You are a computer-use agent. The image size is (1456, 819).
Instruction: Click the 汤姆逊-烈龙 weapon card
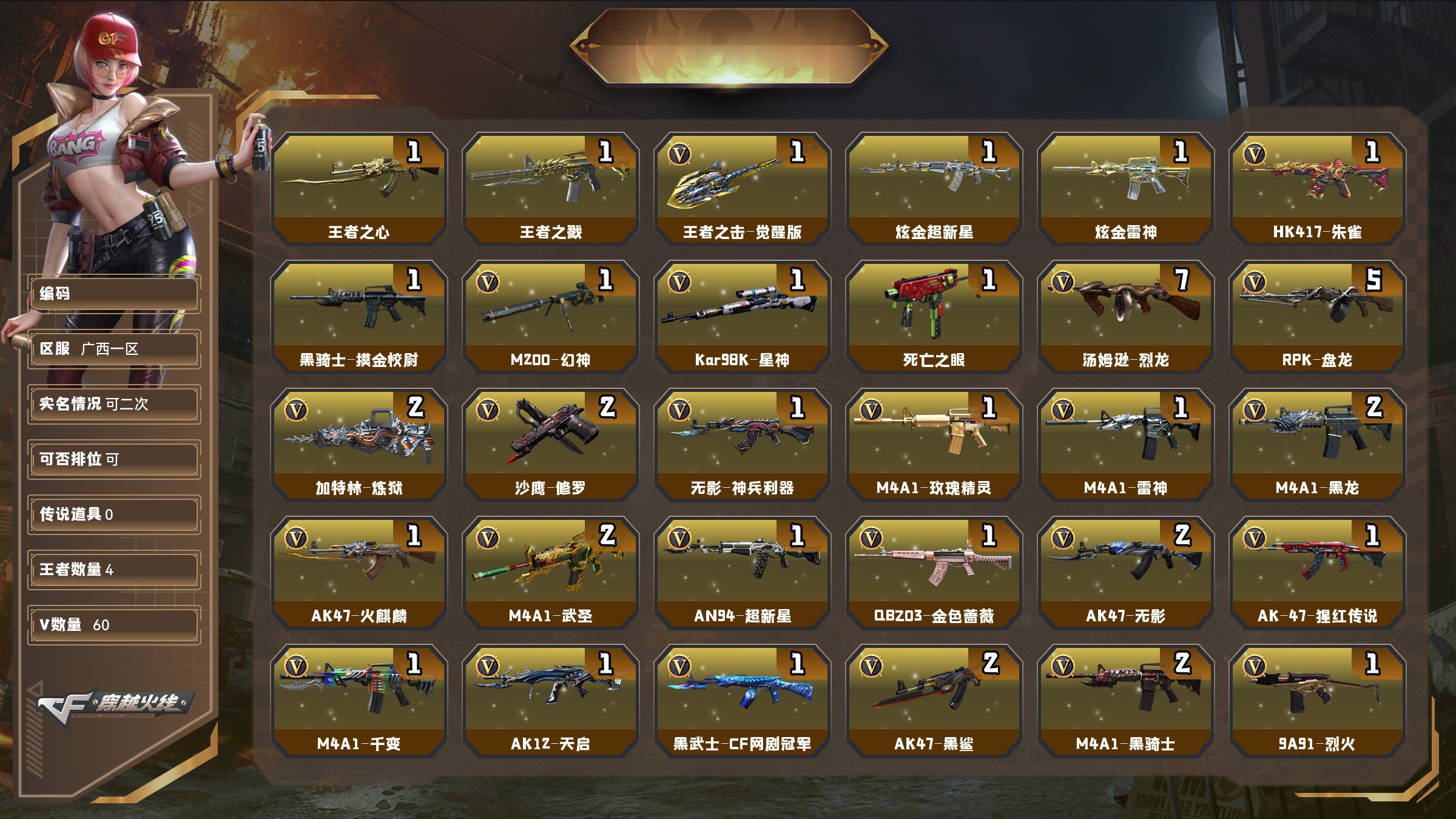point(1126,316)
